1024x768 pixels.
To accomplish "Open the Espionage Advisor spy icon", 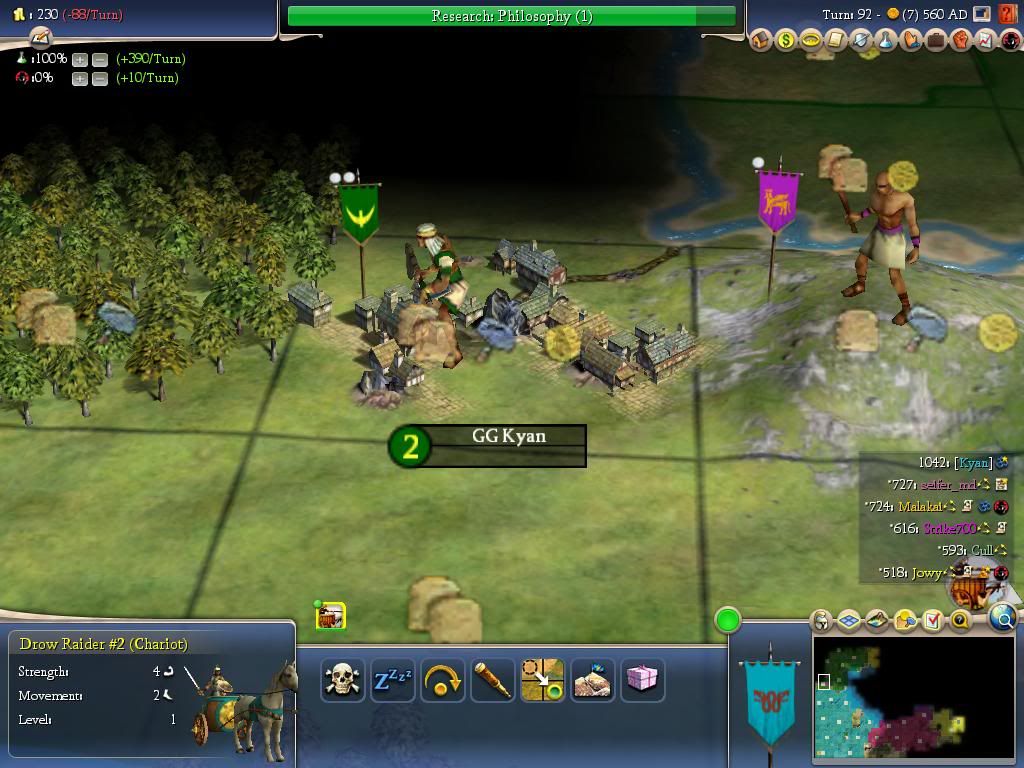I will click(1009, 41).
